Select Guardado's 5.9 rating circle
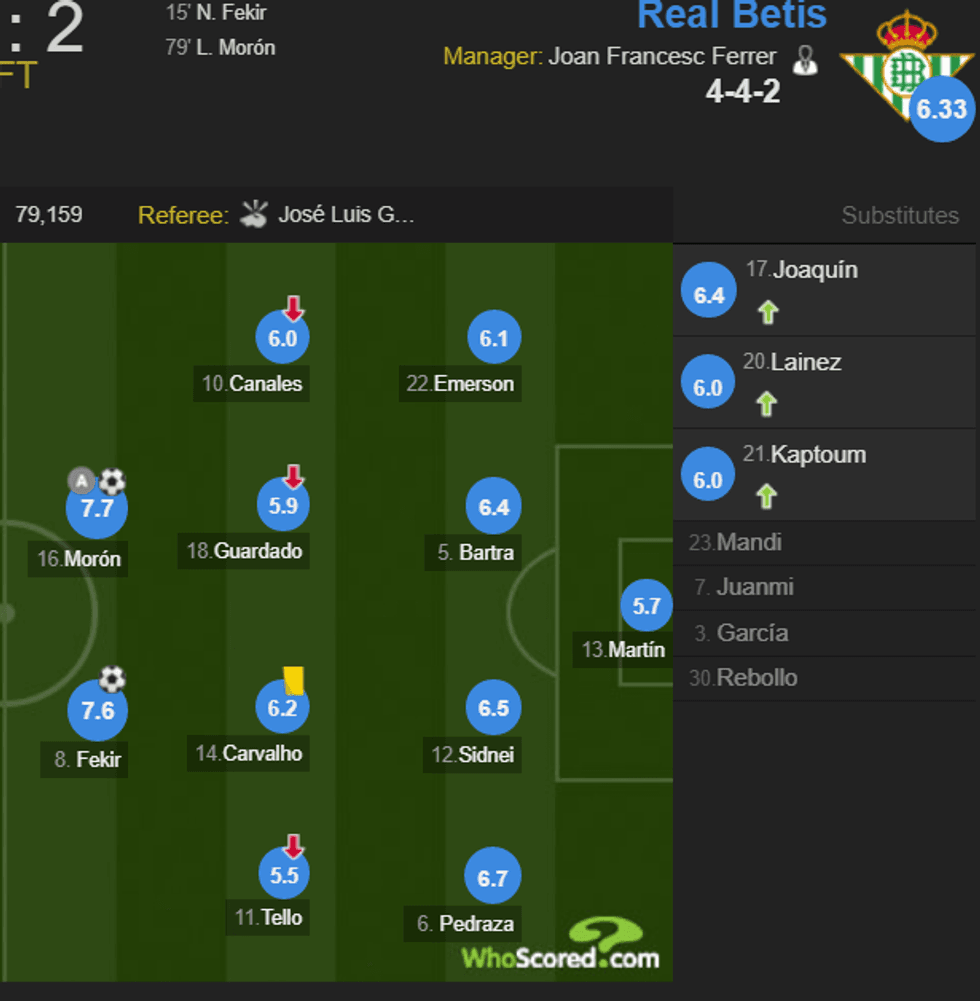This screenshot has height=1001, width=980. pos(283,507)
